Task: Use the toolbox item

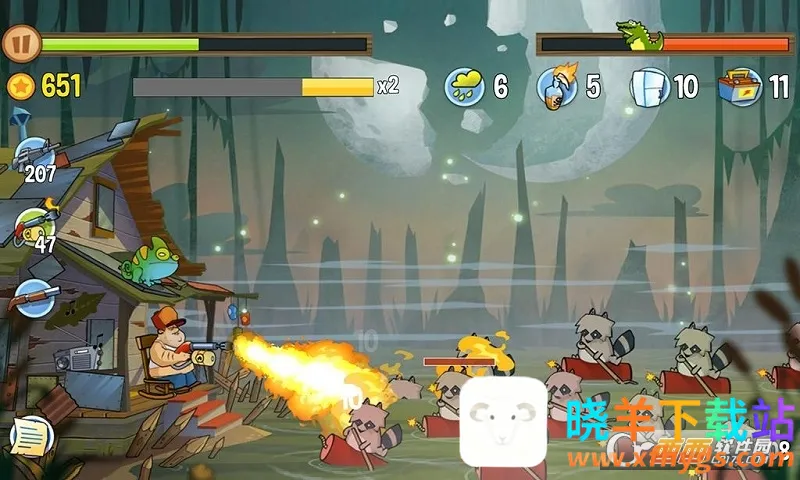Action: (x=740, y=87)
